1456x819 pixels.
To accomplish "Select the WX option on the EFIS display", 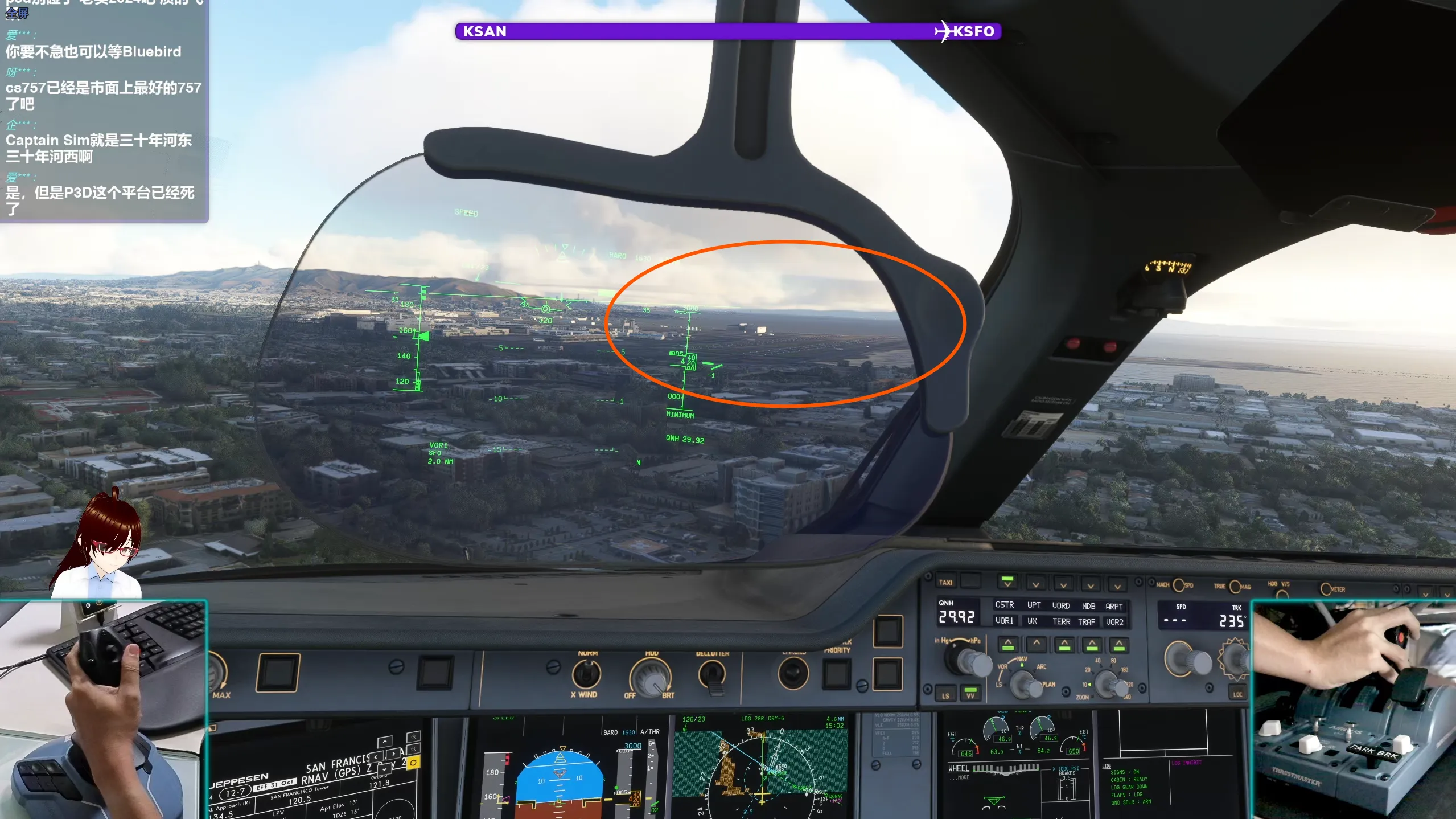I will tap(1033, 621).
